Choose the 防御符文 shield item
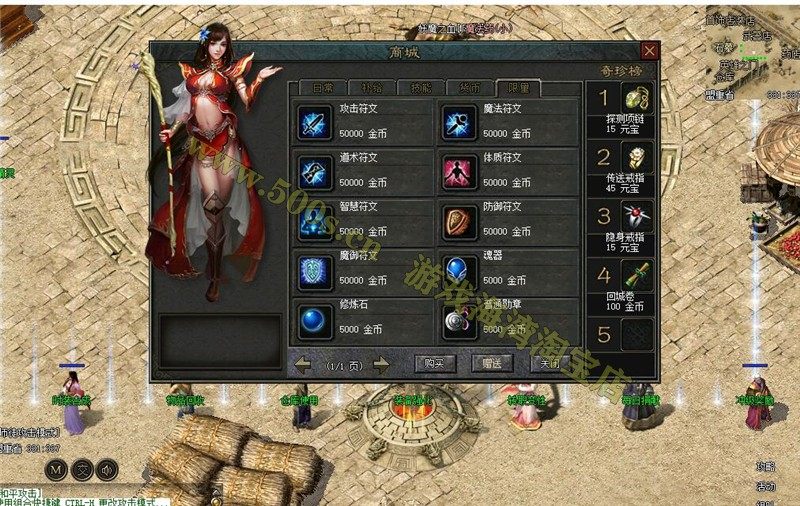Screen dimensions: 800x506 (x=460, y=221)
